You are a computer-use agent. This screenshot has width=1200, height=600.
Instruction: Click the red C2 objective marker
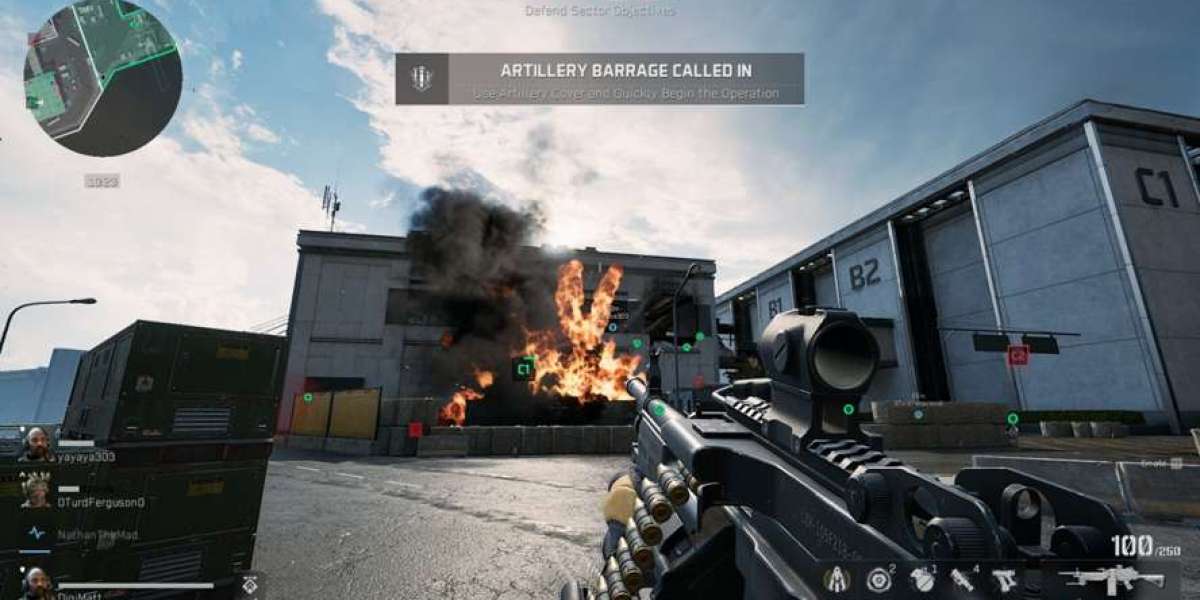tap(1018, 354)
